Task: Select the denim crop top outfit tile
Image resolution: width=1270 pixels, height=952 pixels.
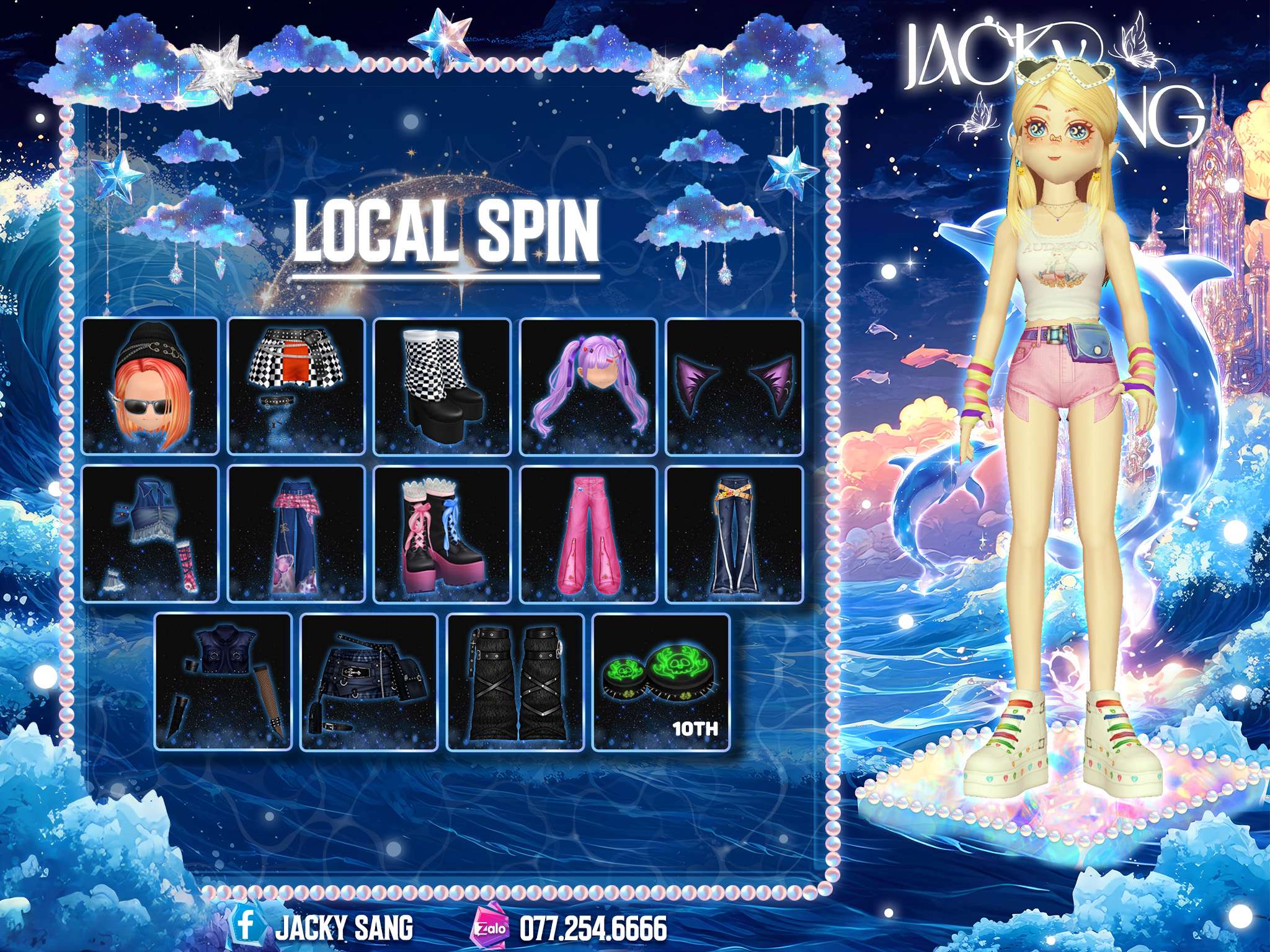Action: (150, 534)
